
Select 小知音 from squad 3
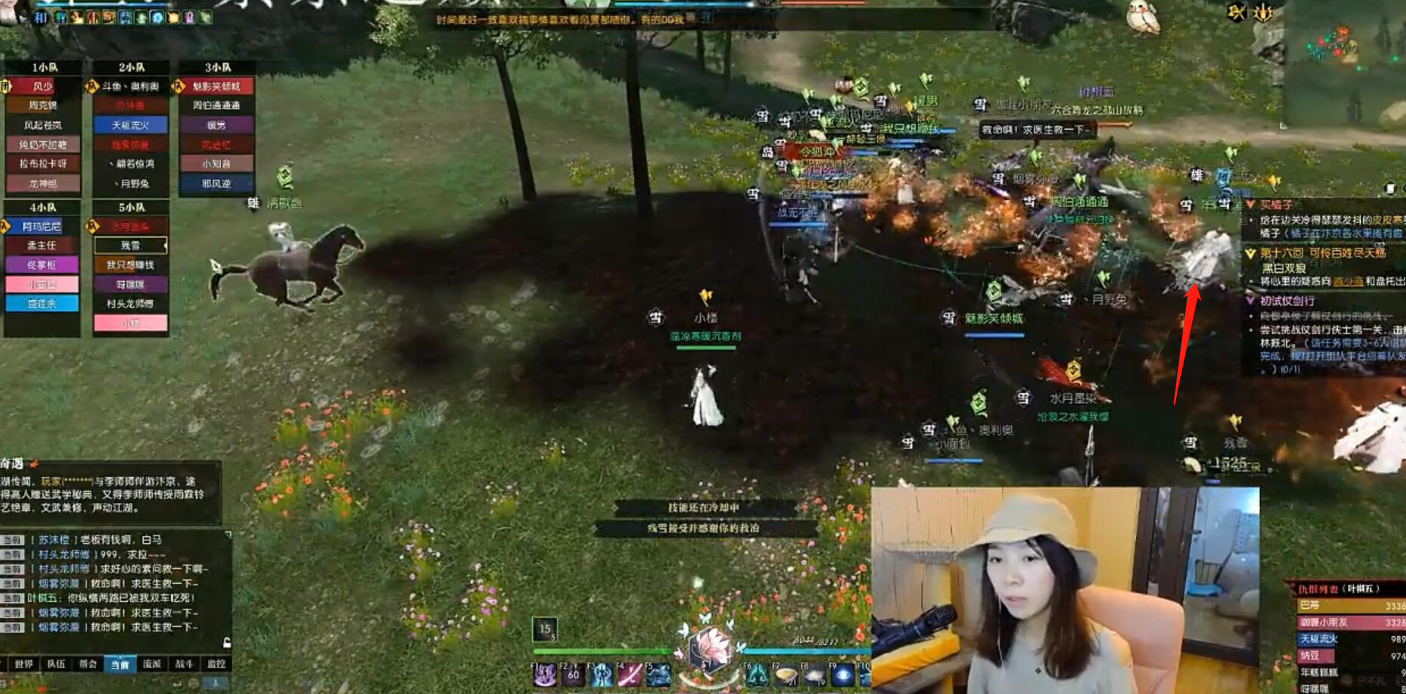pos(216,164)
